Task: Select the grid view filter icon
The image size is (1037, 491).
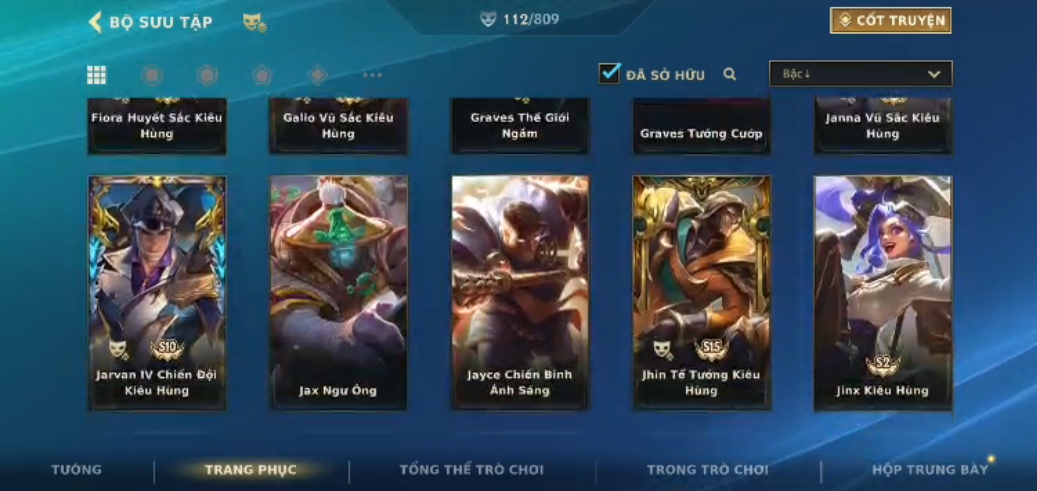Action: 97,75
